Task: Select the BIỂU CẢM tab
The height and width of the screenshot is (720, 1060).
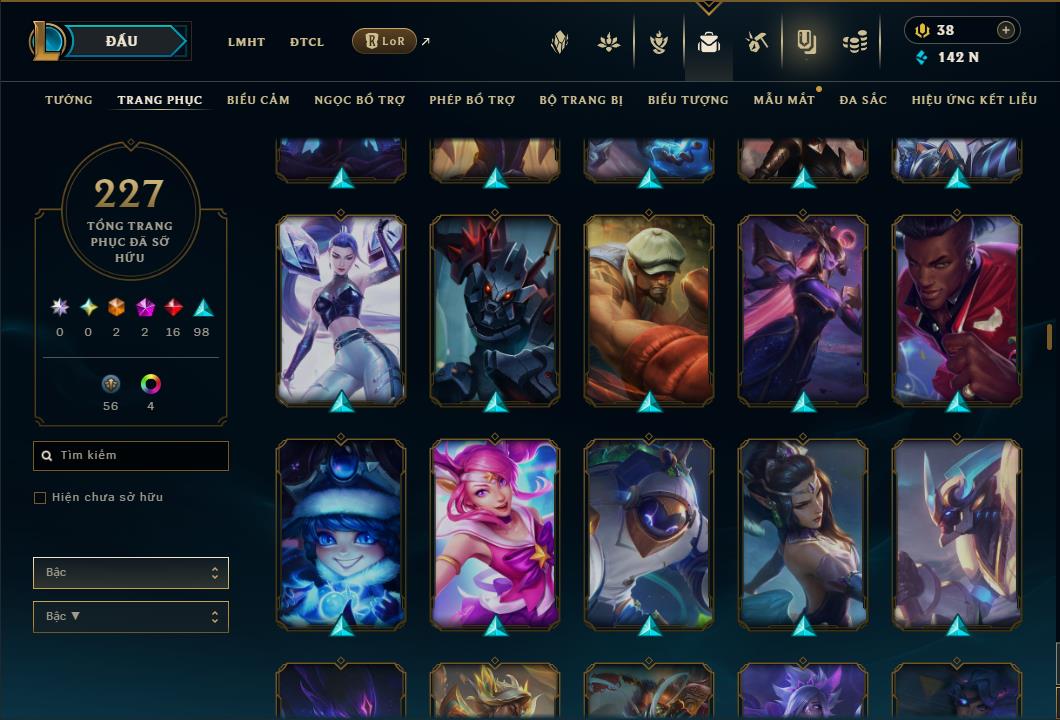Action: pos(258,100)
